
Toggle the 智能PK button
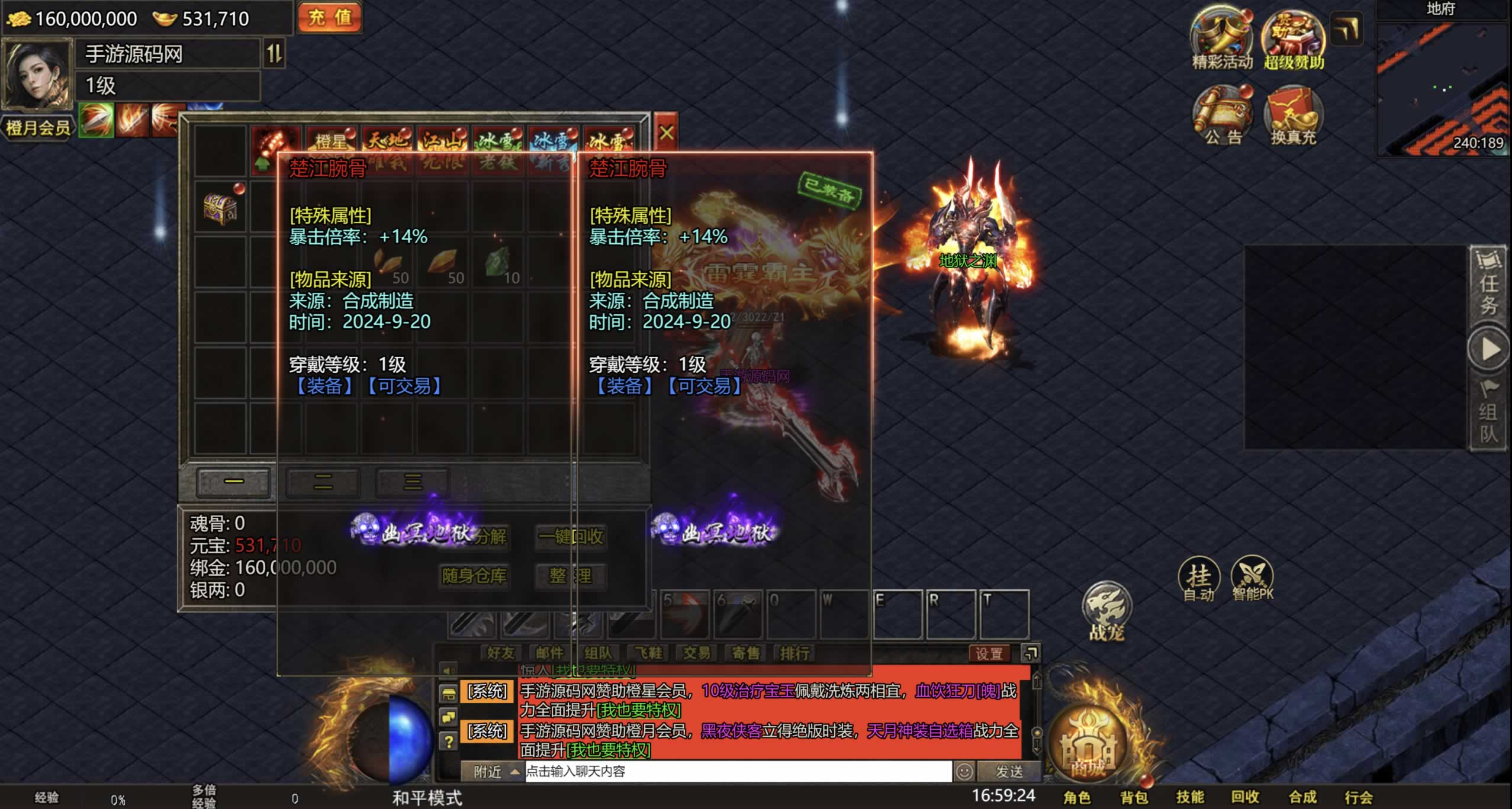tap(1252, 578)
